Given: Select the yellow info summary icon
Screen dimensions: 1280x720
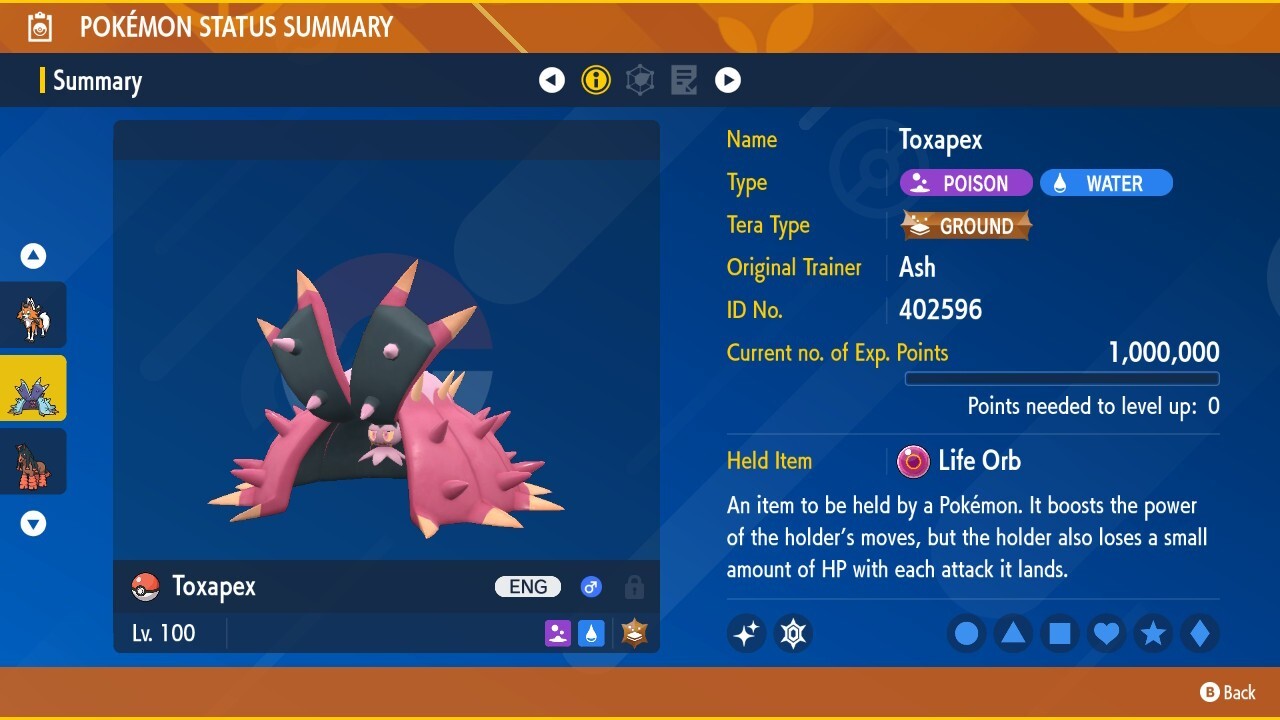Looking at the screenshot, I should coord(596,80).
